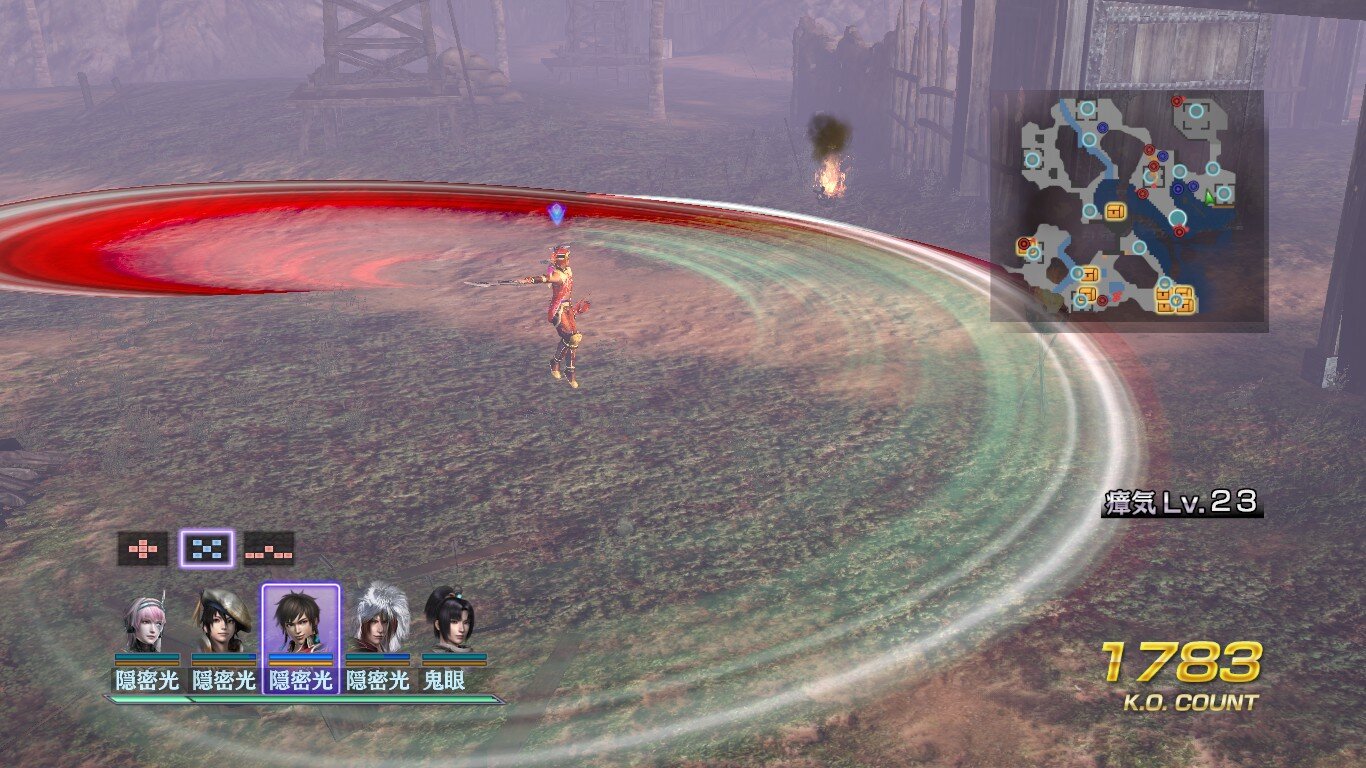Viewport: 1366px width, 768px height.
Task: Select the treasure chest icon at map center
Action: point(1115,211)
